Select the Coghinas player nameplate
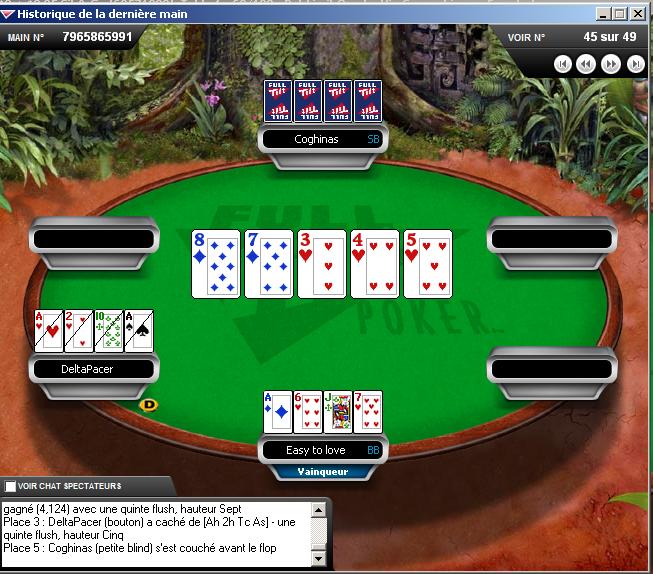The image size is (653, 574). point(324,140)
